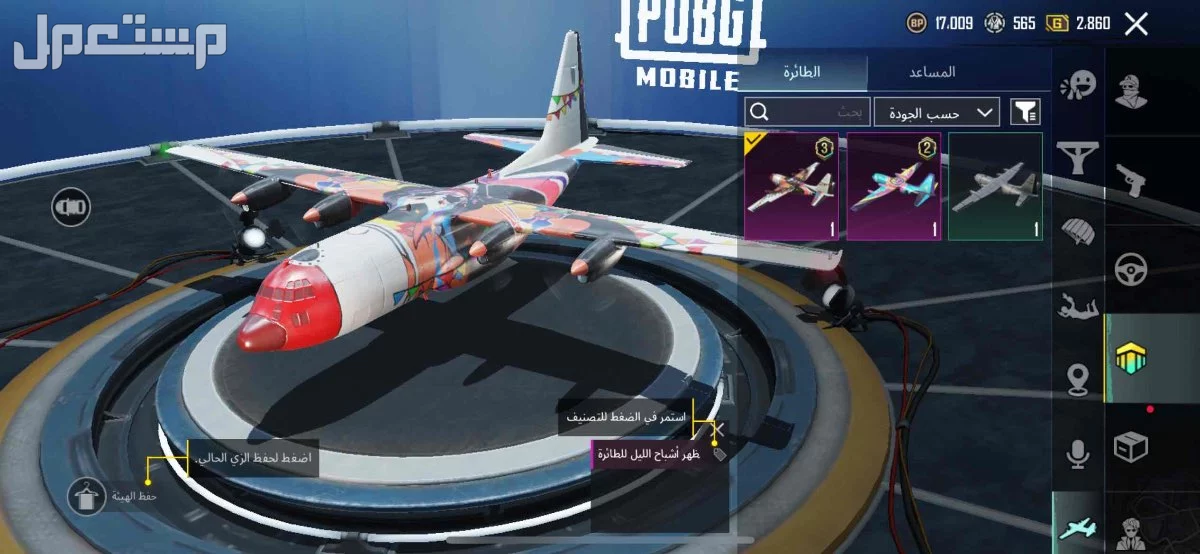Focus the search field with magnifier
The image size is (1200, 554).
(x=803, y=111)
